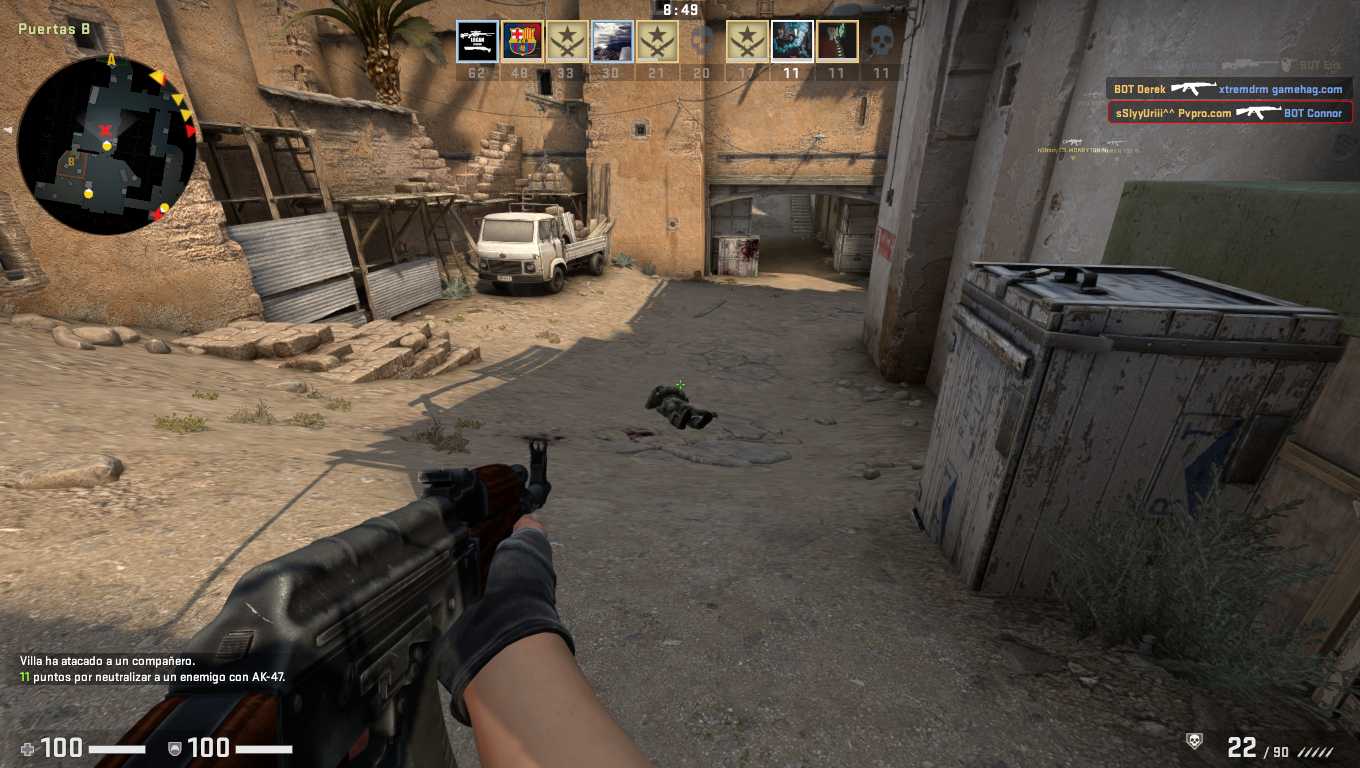Click the circular radar minimap

pyautogui.click(x=106, y=145)
